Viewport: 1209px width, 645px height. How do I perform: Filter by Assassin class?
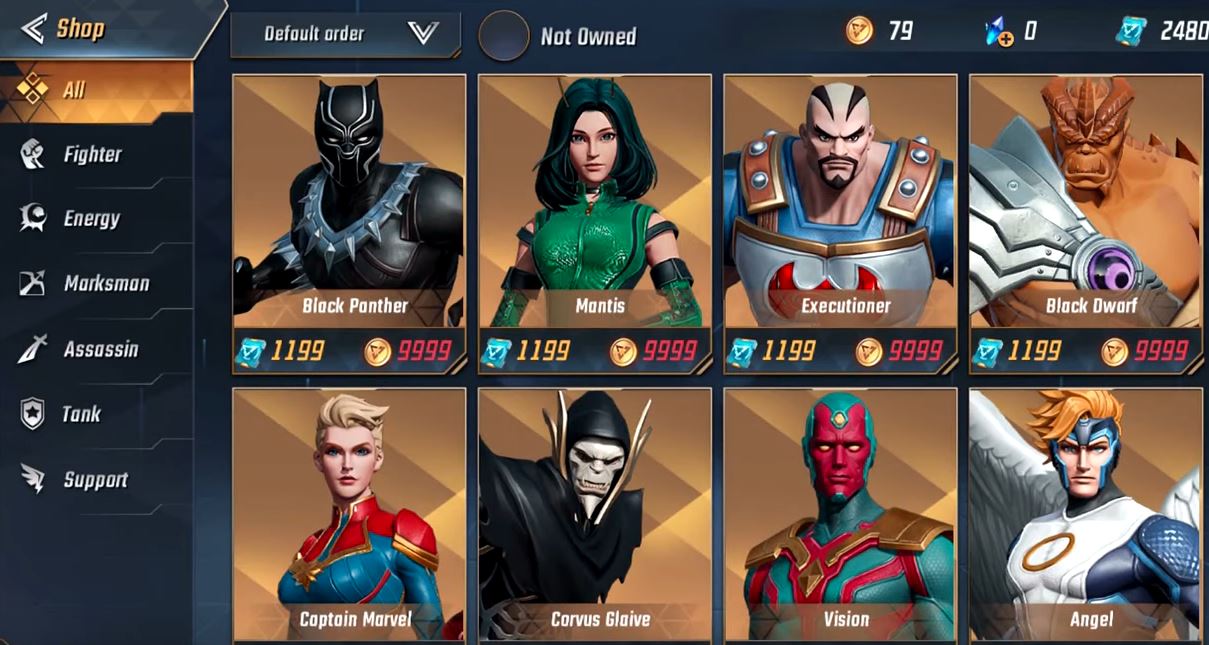pos(100,349)
